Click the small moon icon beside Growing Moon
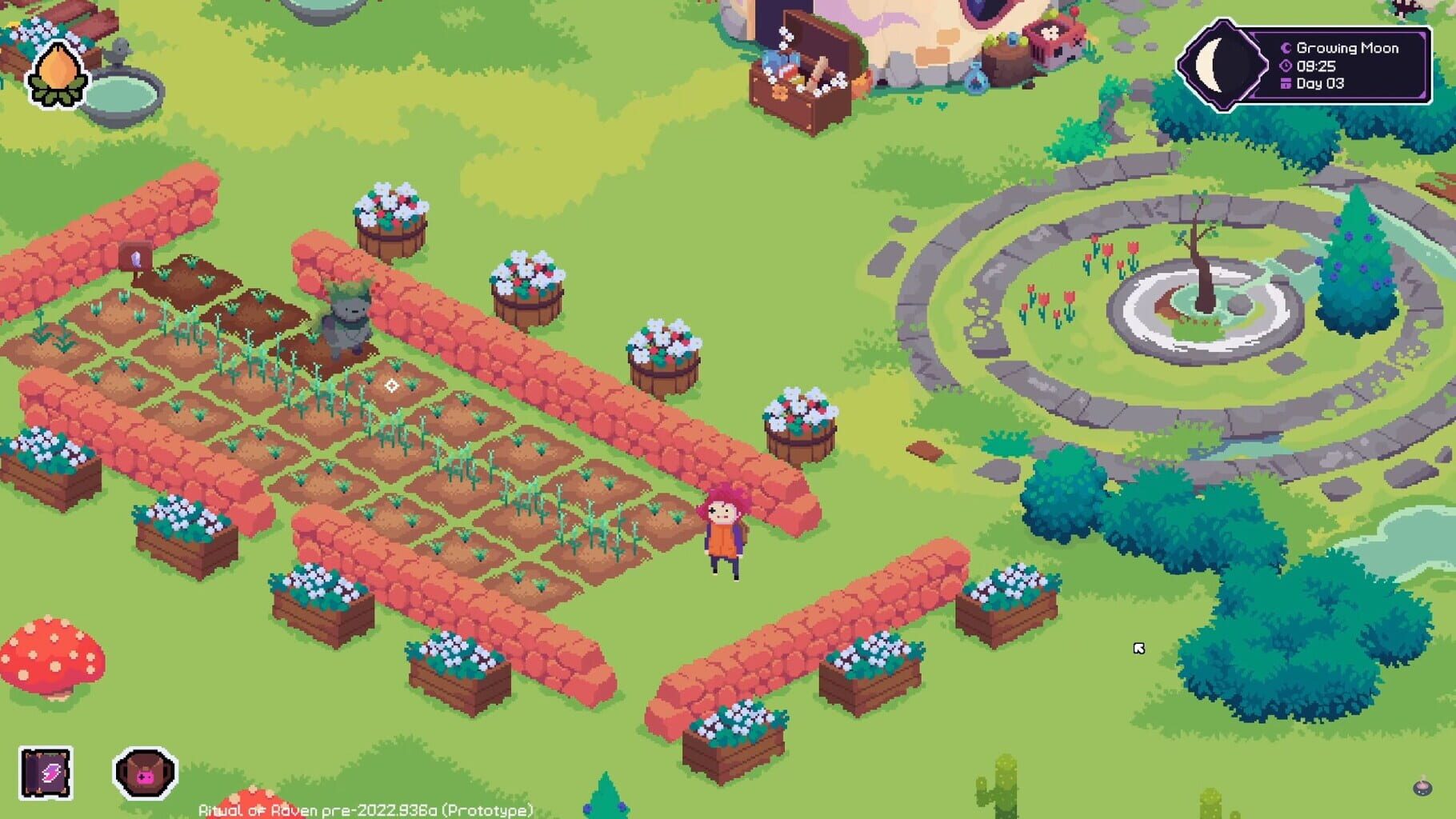This screenshot has width=1456, height=819. click(1287, 48)
